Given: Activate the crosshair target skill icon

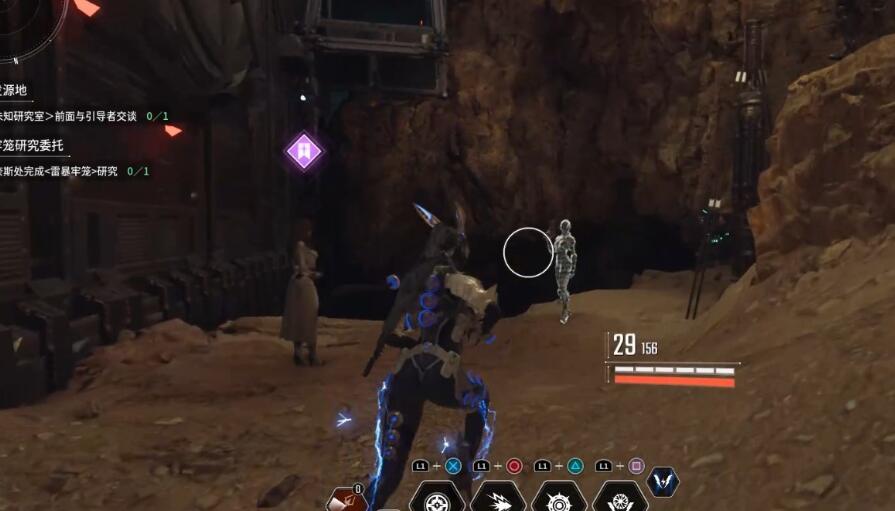Looking at the screenshot, I should tap(436, 498).
